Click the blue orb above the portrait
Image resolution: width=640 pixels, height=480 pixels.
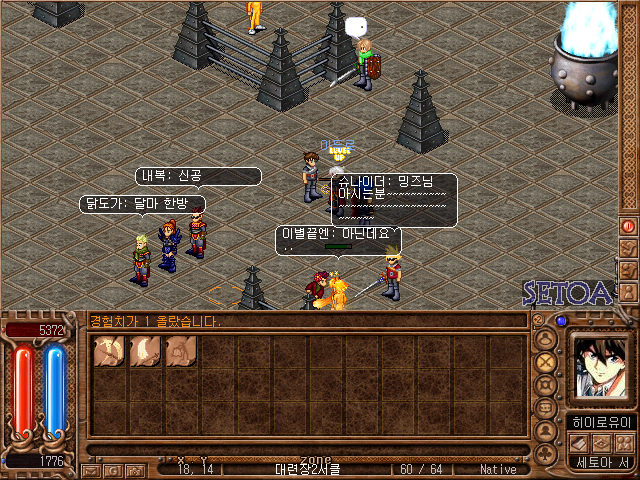click(x=562, y=321)
